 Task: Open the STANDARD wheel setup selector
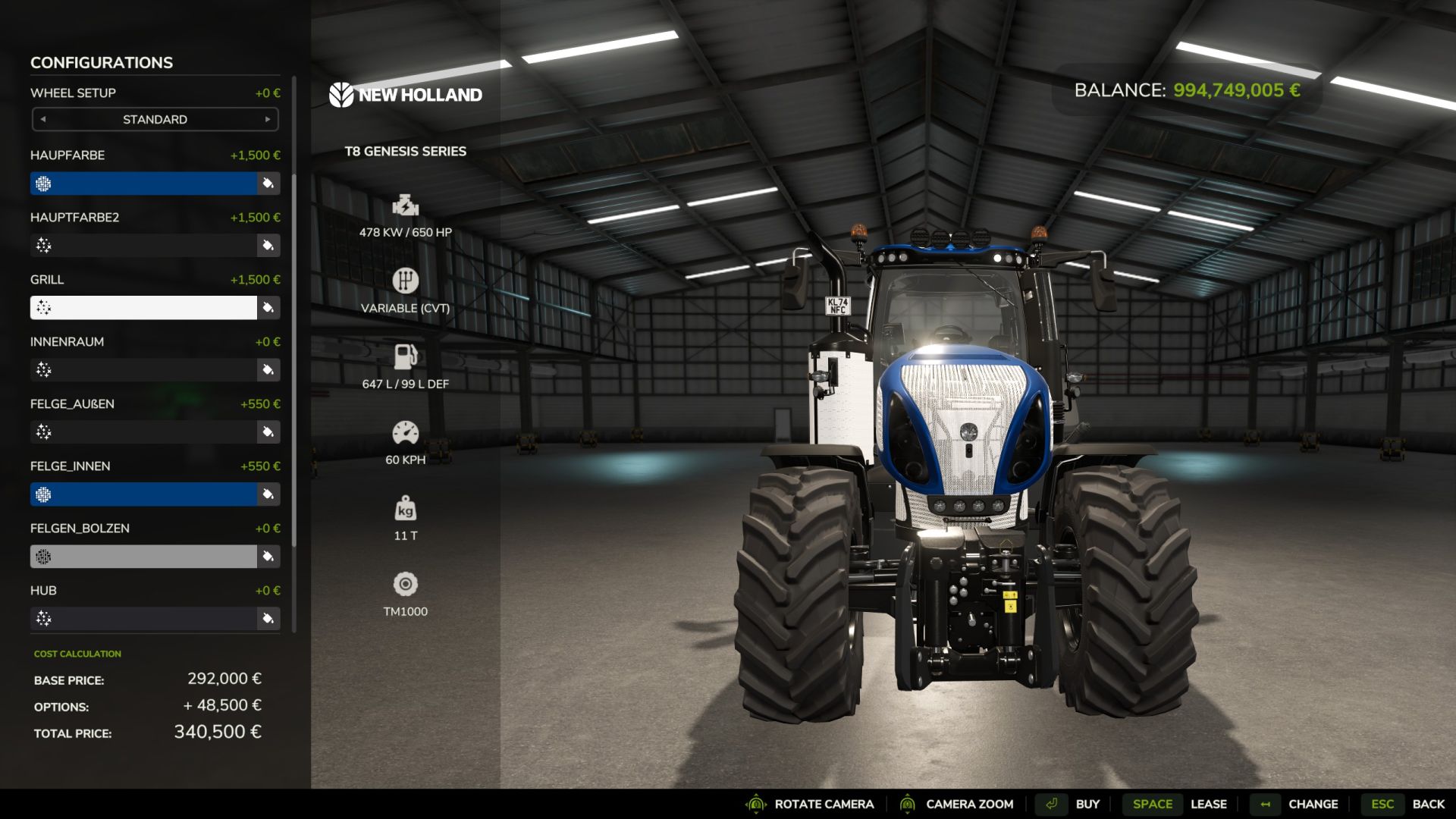[x=155, y=119]
